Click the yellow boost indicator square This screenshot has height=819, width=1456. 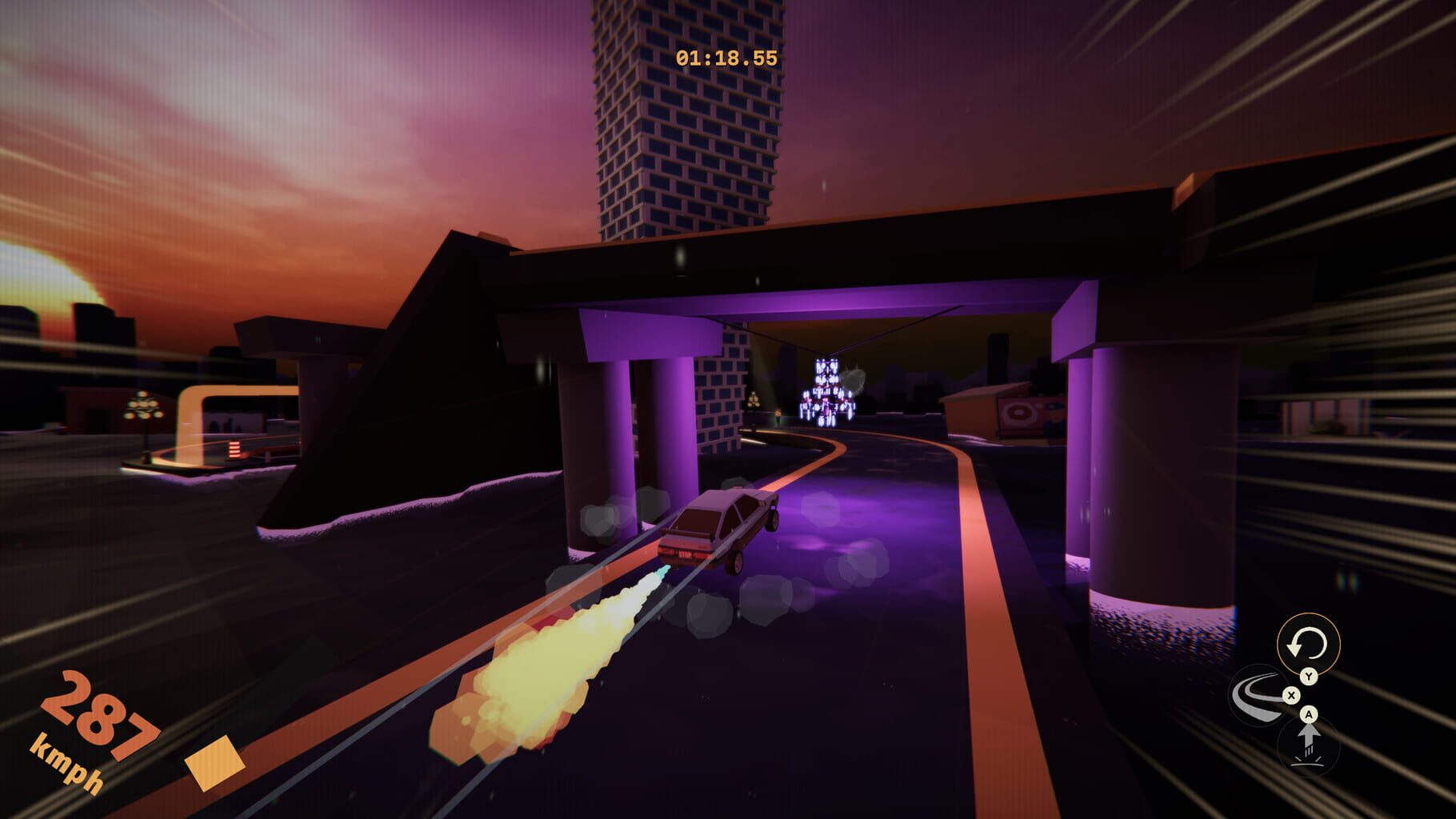[216, 765]
